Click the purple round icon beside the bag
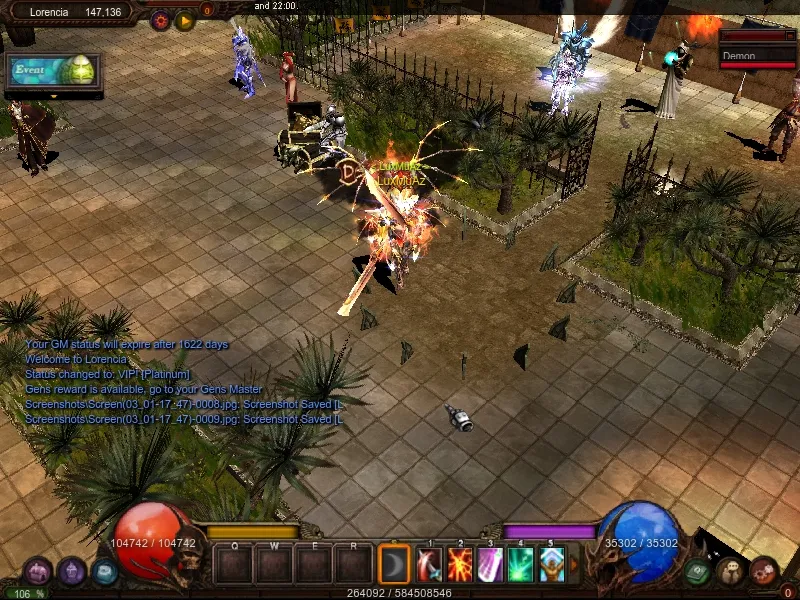This screenshot has width=800, height=600. click(x=71, y=572)
